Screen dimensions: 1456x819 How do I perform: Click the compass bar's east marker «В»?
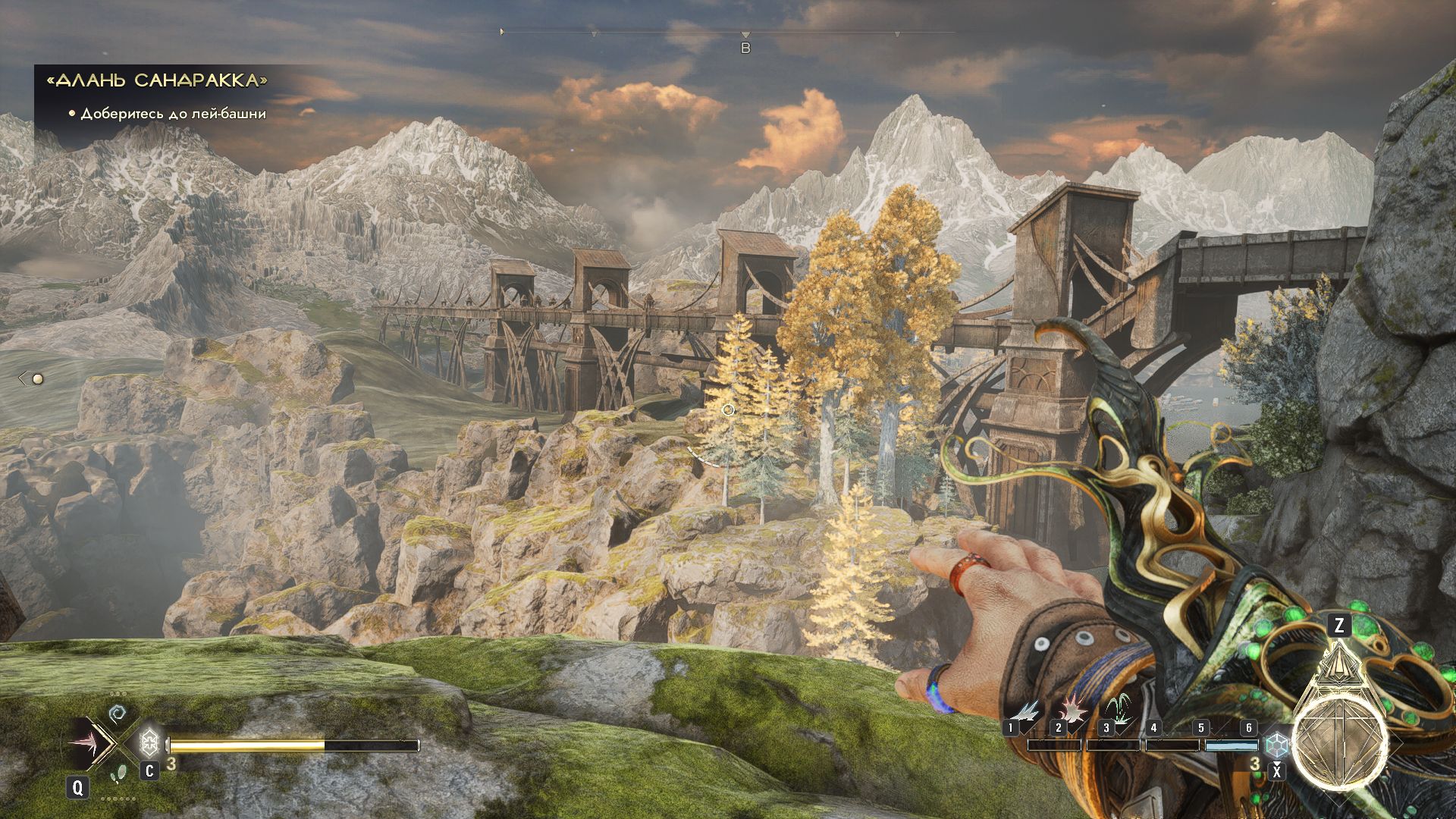point(745,48)
